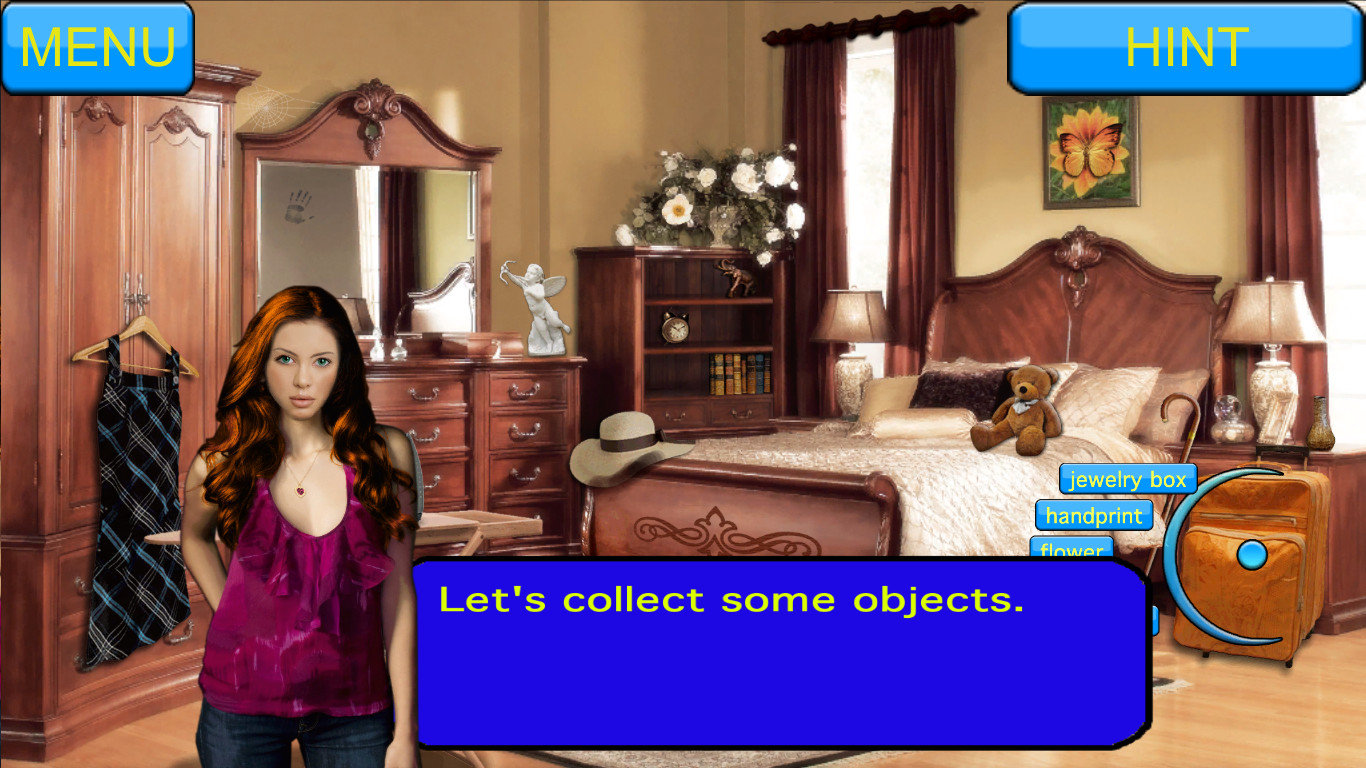
Task: Select the white flower bouquet on the cabinet
Action: (x=720, y=185)
